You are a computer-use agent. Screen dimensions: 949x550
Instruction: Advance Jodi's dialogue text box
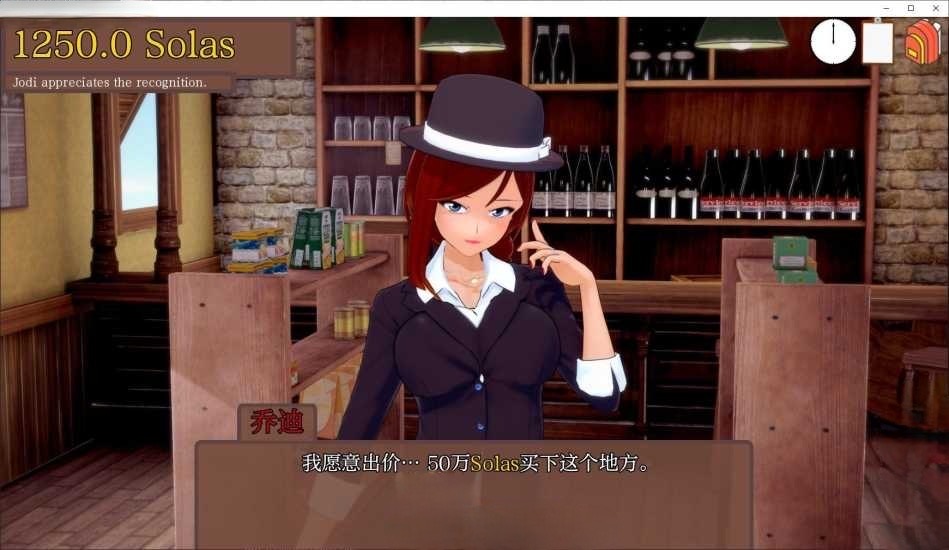click(x=473, y=492)
